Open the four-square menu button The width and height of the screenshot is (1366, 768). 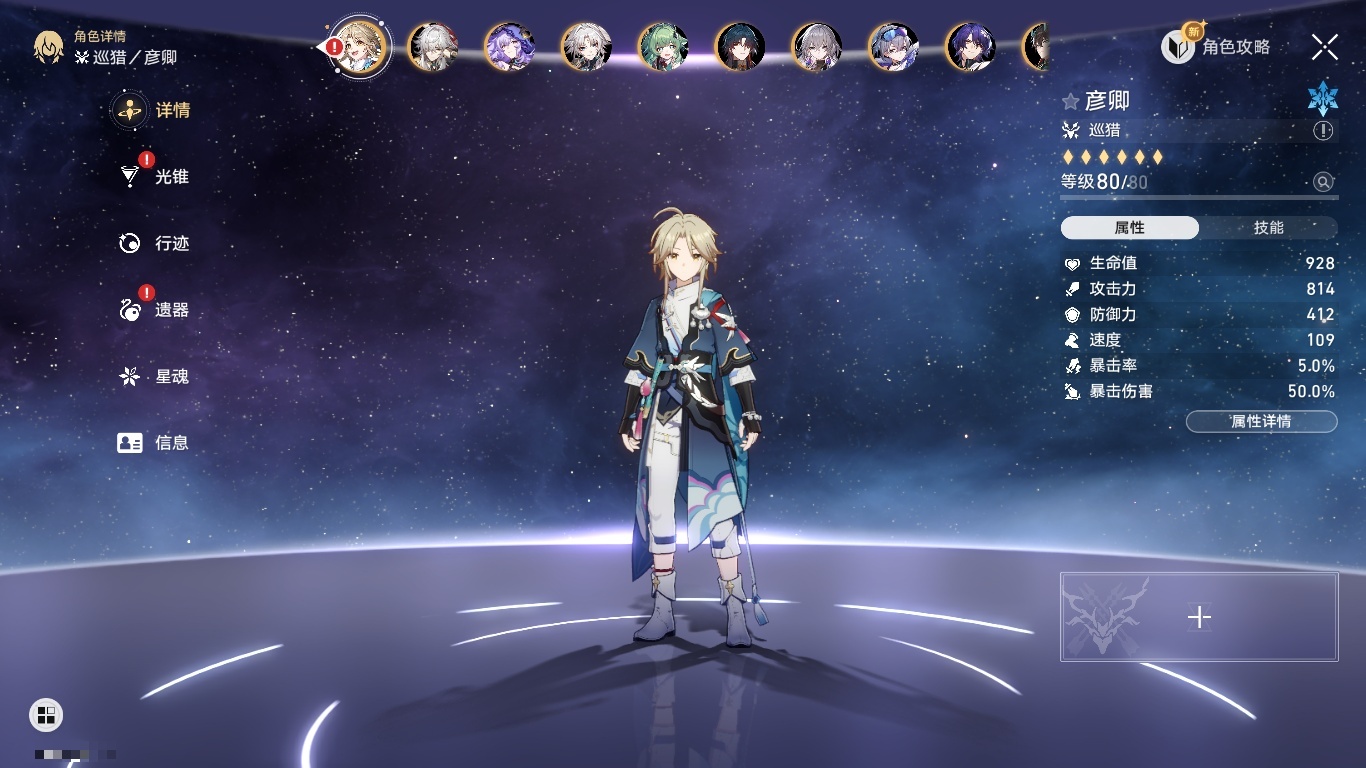coord(46,714)
